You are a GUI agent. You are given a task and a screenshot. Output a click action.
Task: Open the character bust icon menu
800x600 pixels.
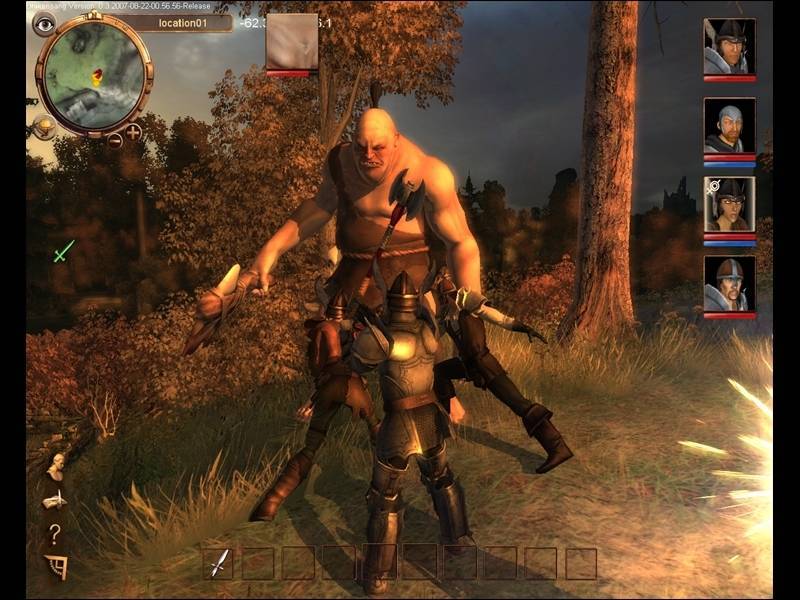coord(55,466)
